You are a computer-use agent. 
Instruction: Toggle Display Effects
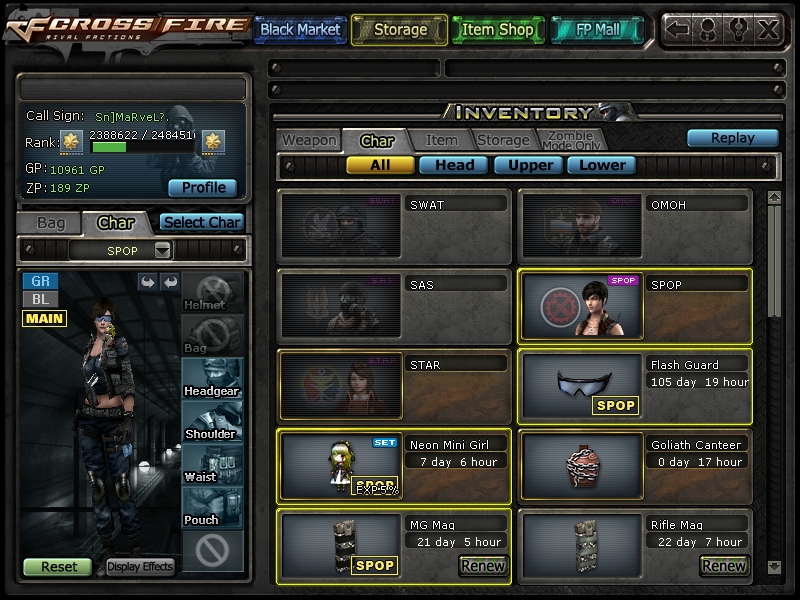pyautogui.click(x=140, y=566)
